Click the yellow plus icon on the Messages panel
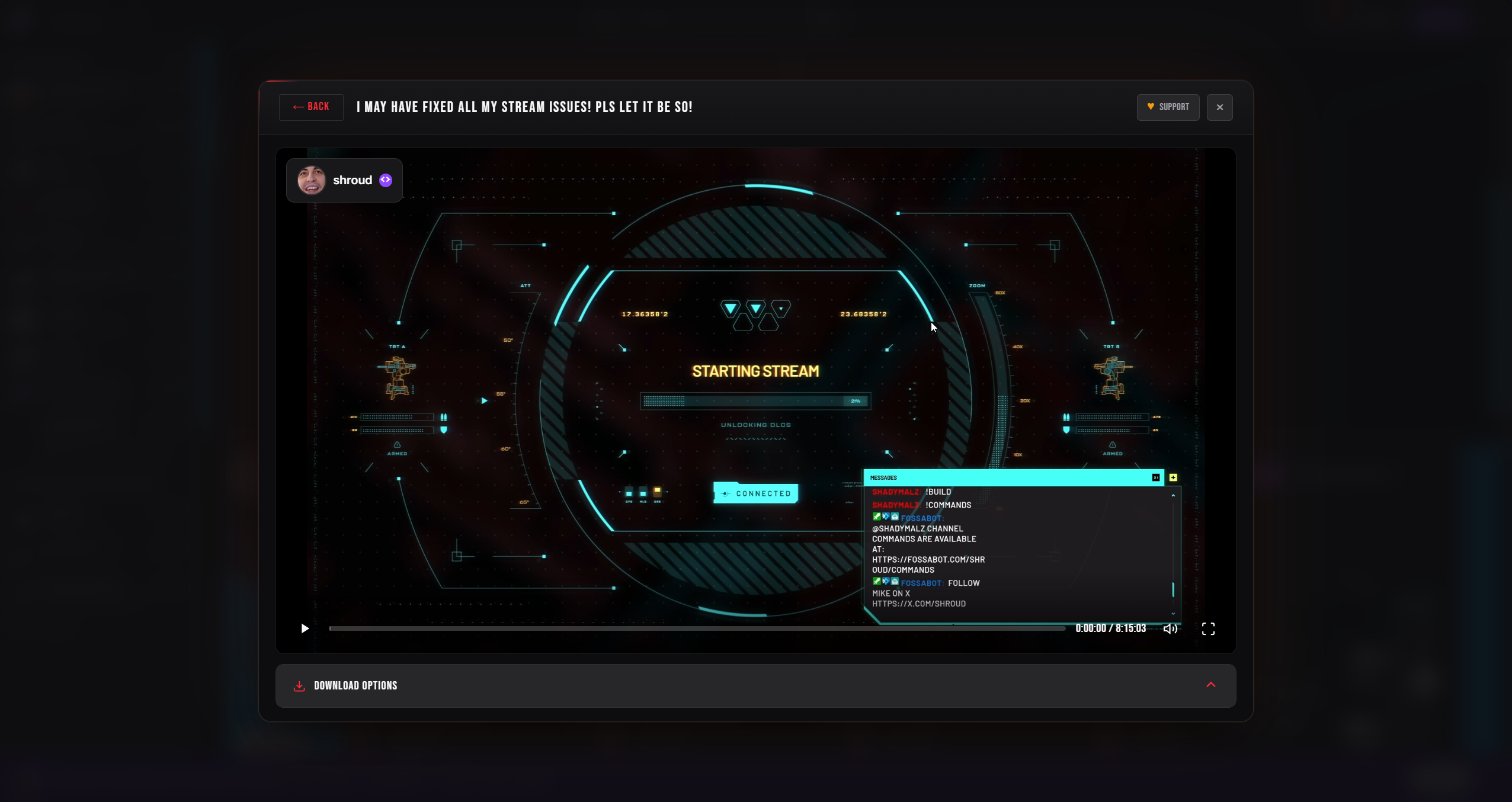Image resolution: width=1512 pixels, height=802 pixels. point(1174,477)
